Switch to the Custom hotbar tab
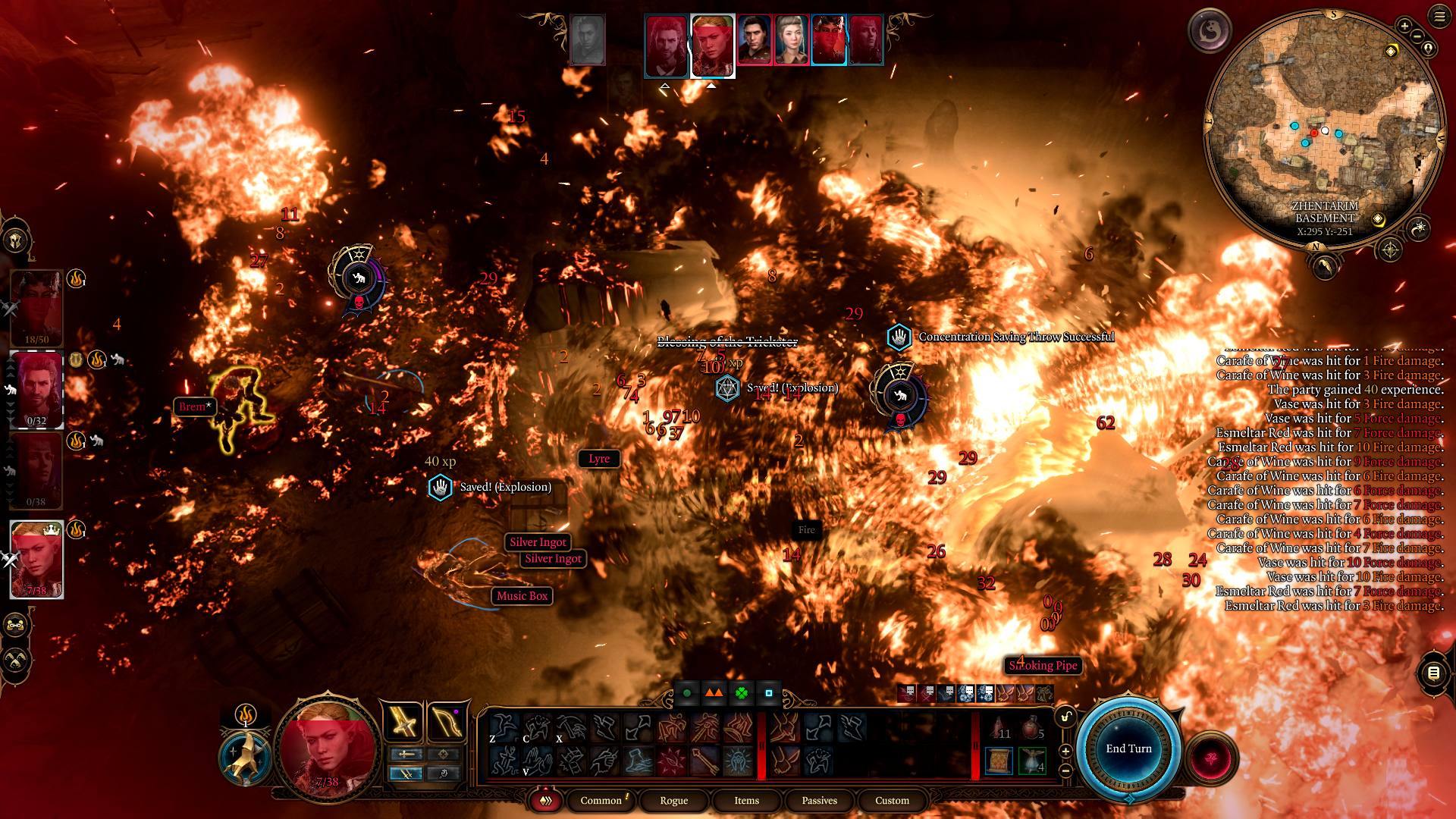 892,800
